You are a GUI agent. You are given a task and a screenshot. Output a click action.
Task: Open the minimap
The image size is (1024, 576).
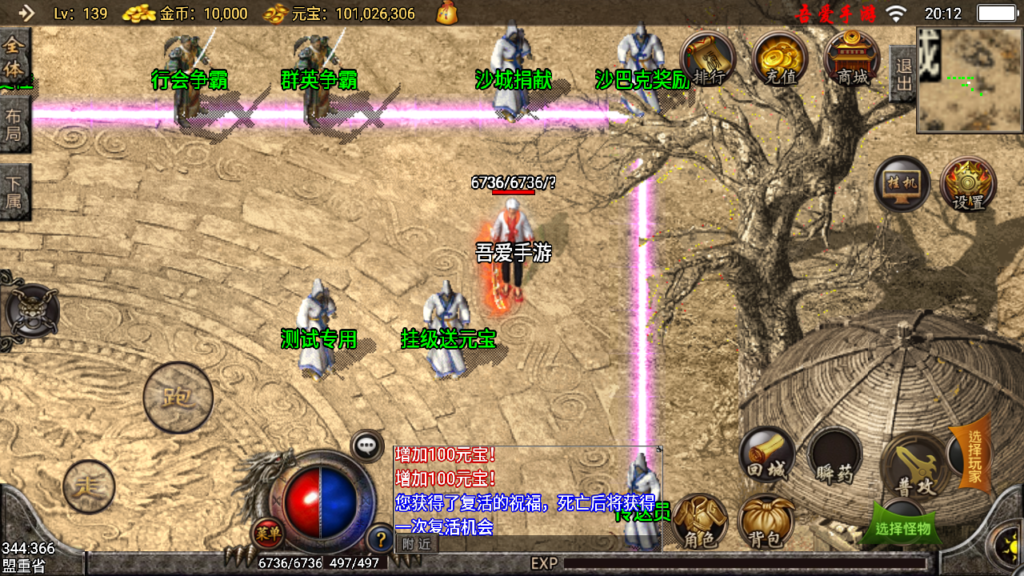point(969,80)
